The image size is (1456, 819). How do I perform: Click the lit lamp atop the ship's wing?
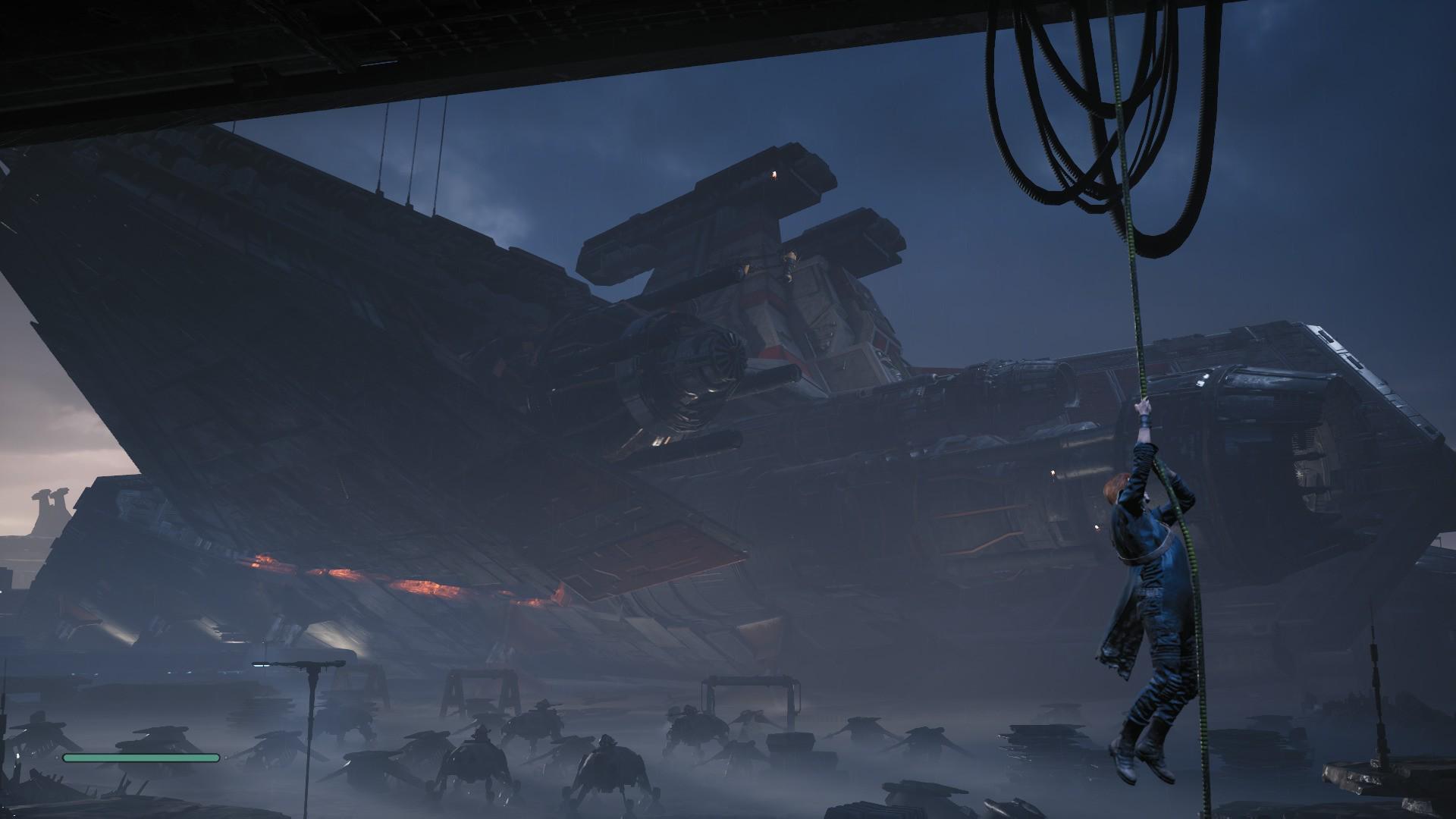772,173
